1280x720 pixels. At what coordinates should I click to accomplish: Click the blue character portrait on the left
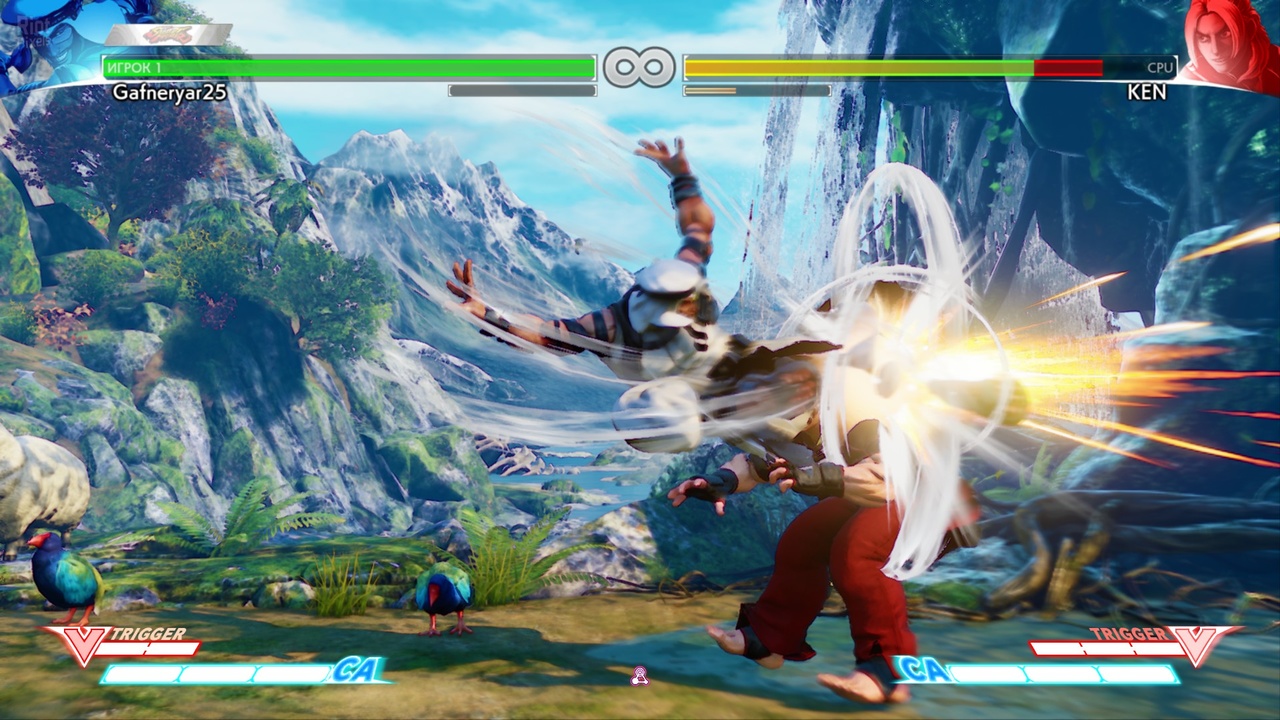click(55, 45)
